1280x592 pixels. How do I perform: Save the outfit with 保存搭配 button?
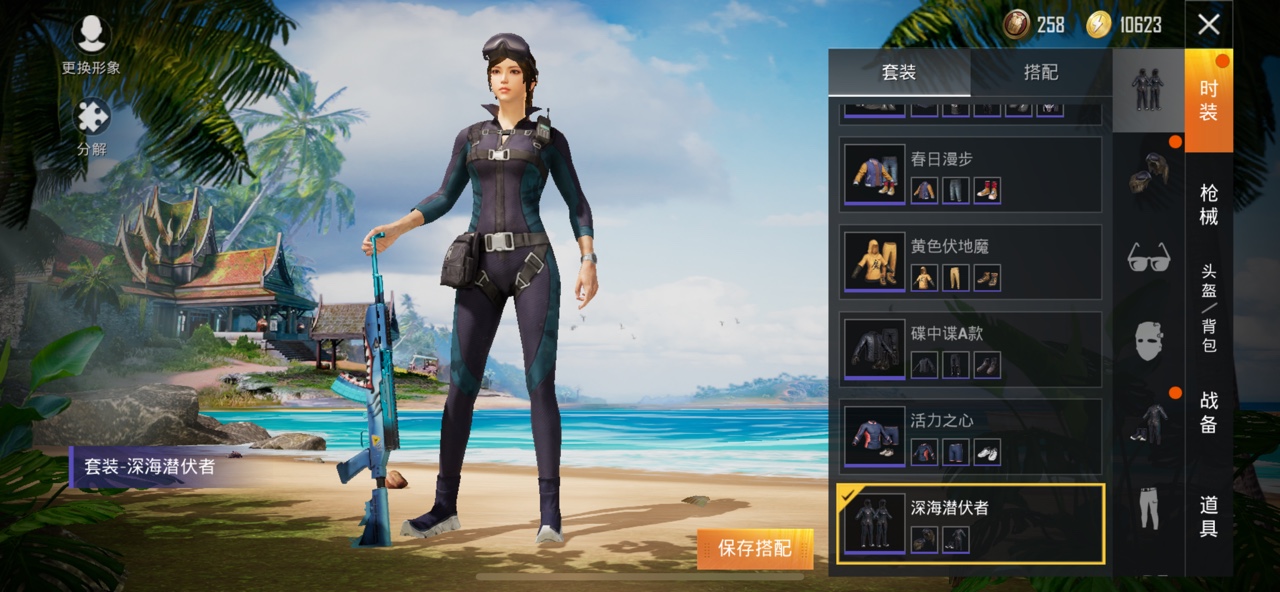tap(754, 548)
